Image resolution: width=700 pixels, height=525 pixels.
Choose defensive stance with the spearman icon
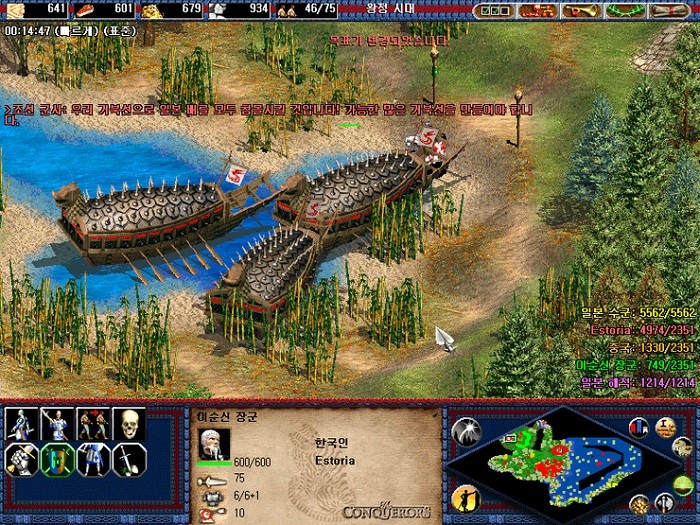coord(57,424)
